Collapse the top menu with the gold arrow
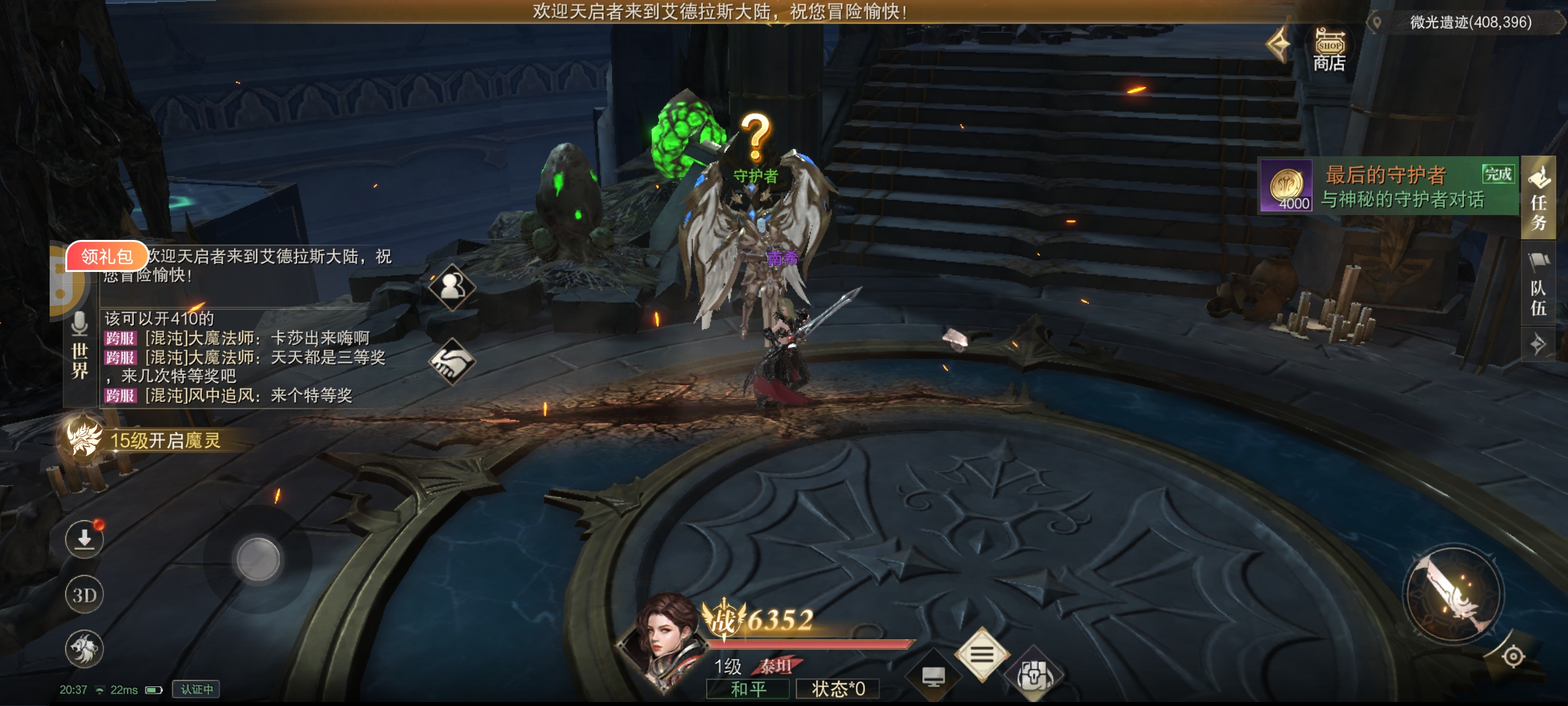Screen dimensions: 1568x706 pyautogui.click(x=1278, y=44)
